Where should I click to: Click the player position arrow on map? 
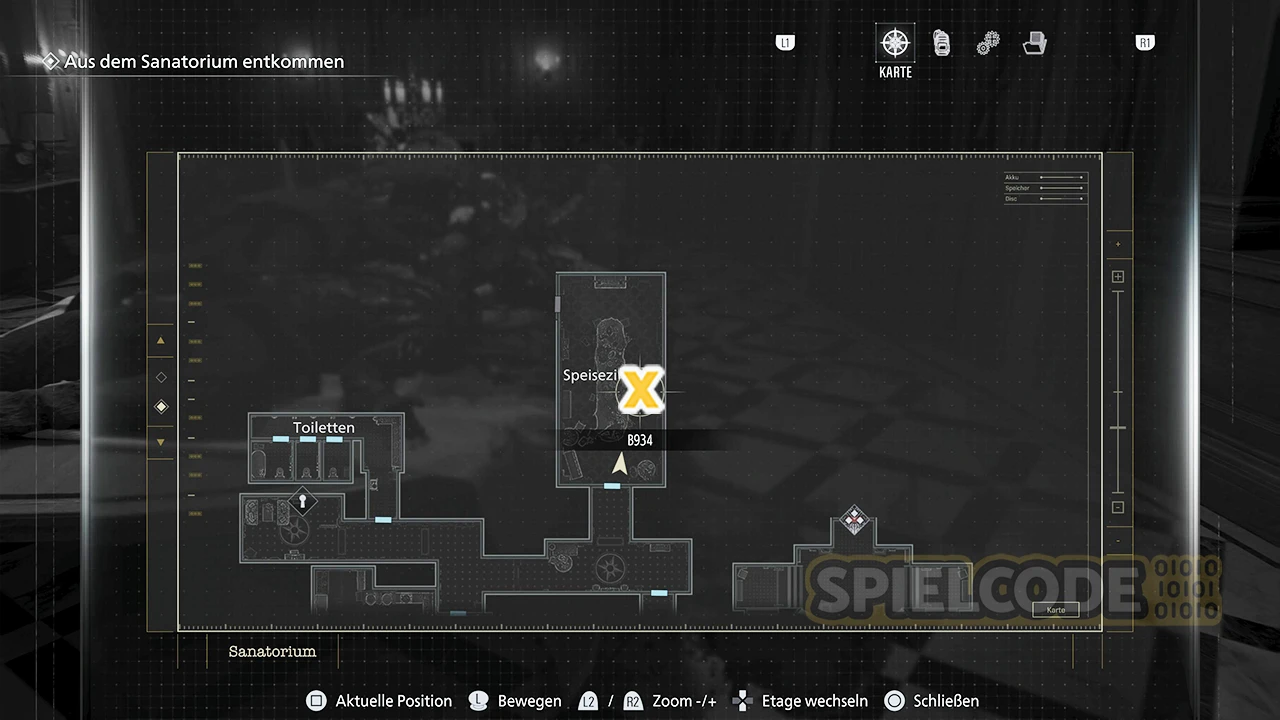[620, 463]
